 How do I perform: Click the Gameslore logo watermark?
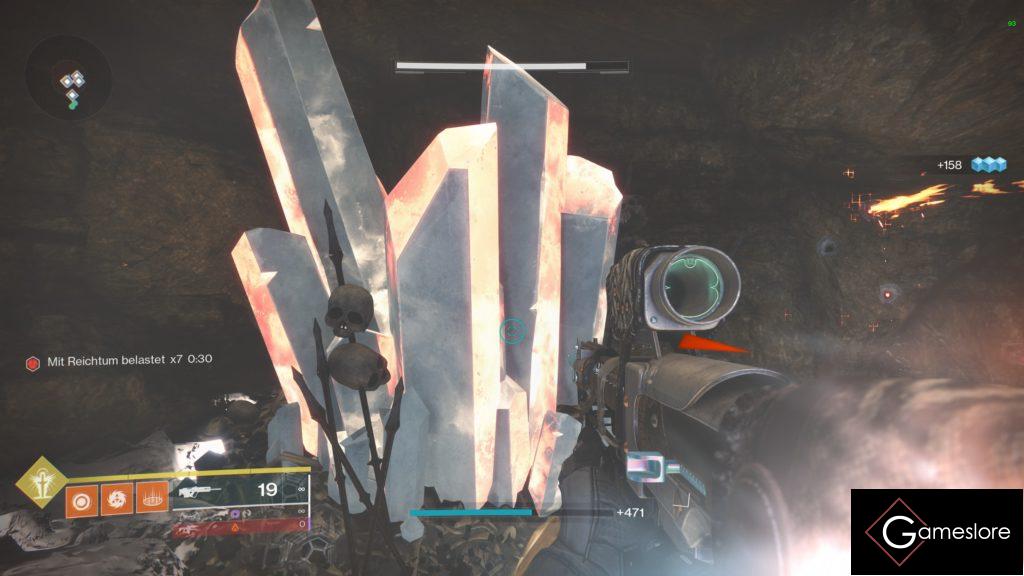coord(936,532)
